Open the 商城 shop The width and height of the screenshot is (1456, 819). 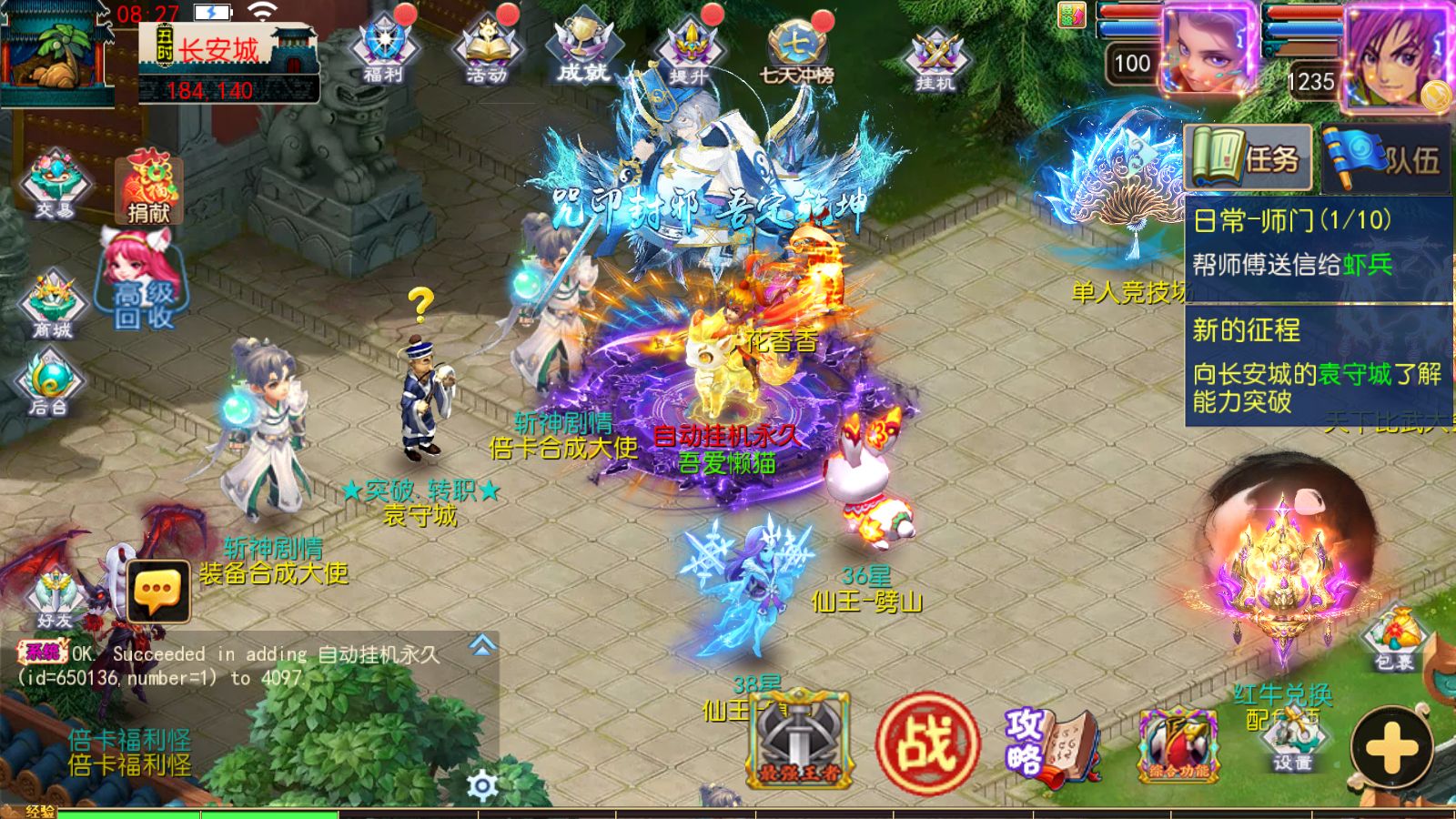[53, 306]
